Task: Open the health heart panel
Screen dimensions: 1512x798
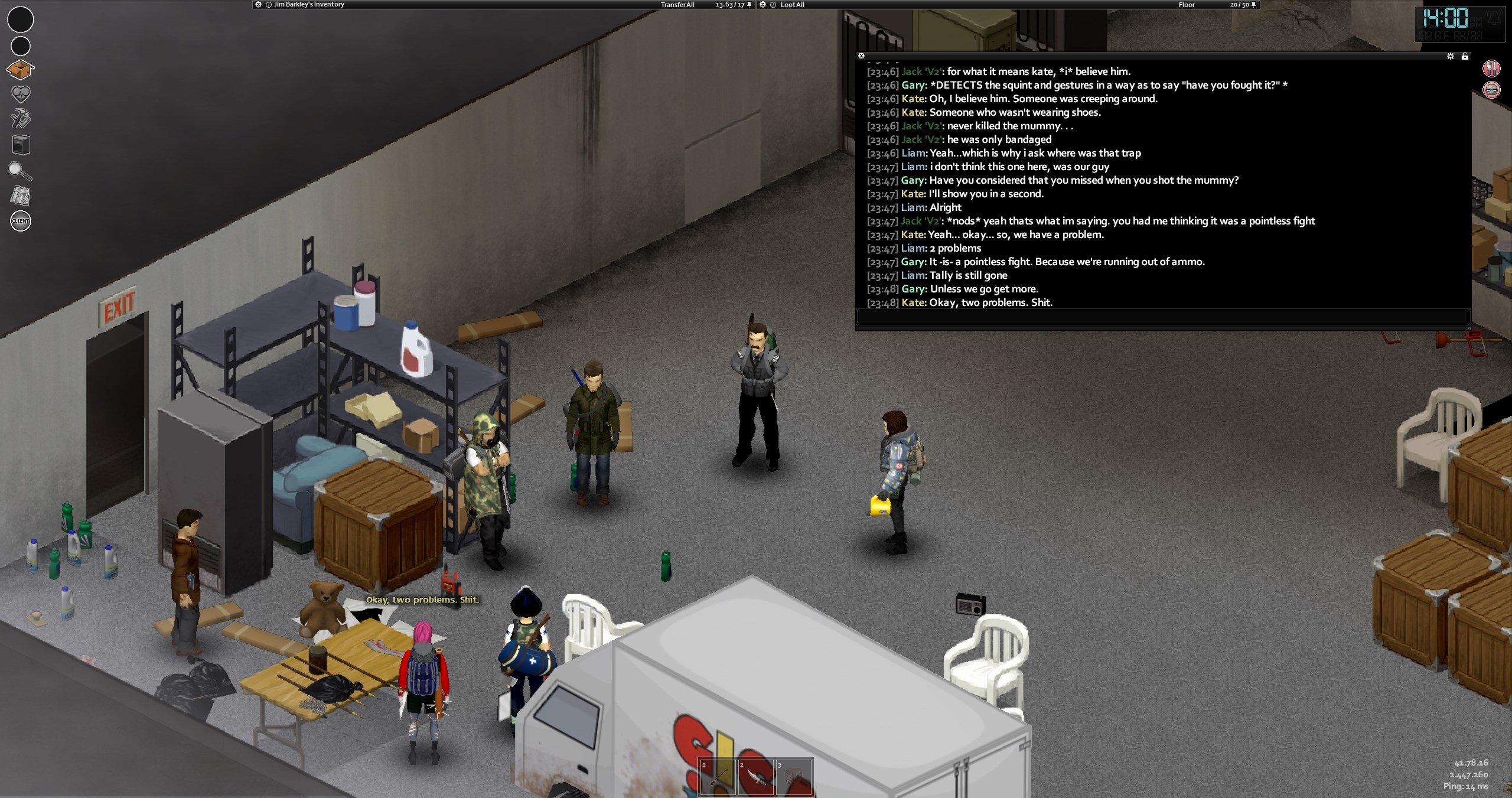Action: [21, 94]
